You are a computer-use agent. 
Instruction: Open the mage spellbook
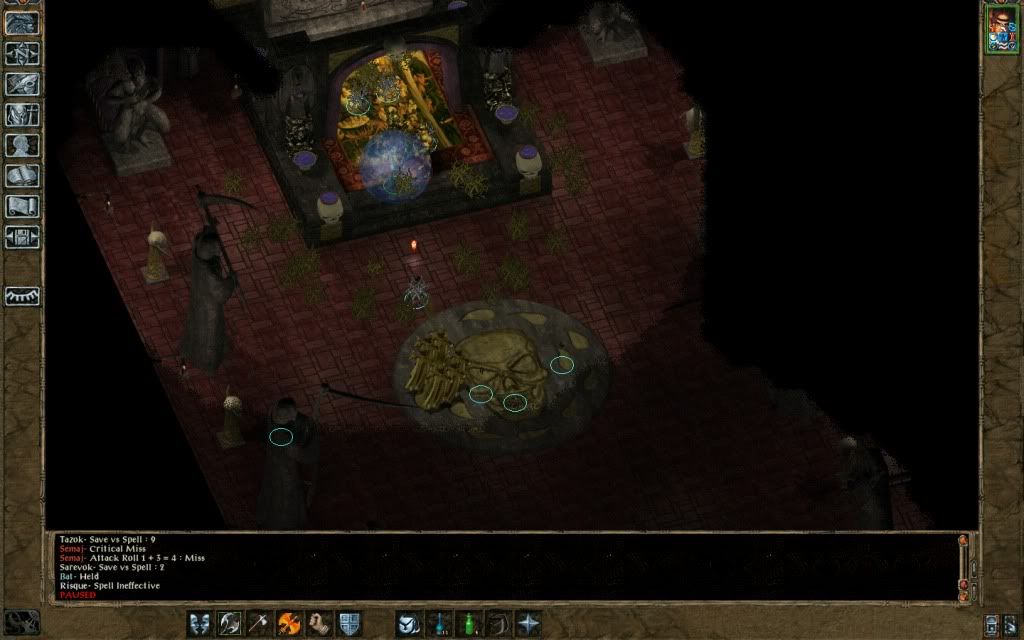point(22,176)
